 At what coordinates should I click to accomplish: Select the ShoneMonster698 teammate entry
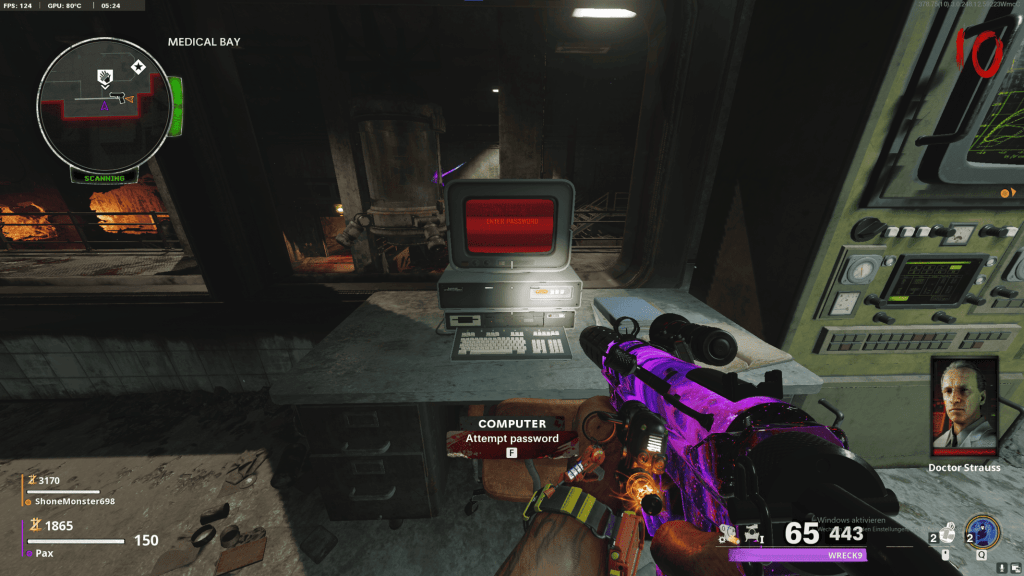pyautogui.click(x=75, y=501)
